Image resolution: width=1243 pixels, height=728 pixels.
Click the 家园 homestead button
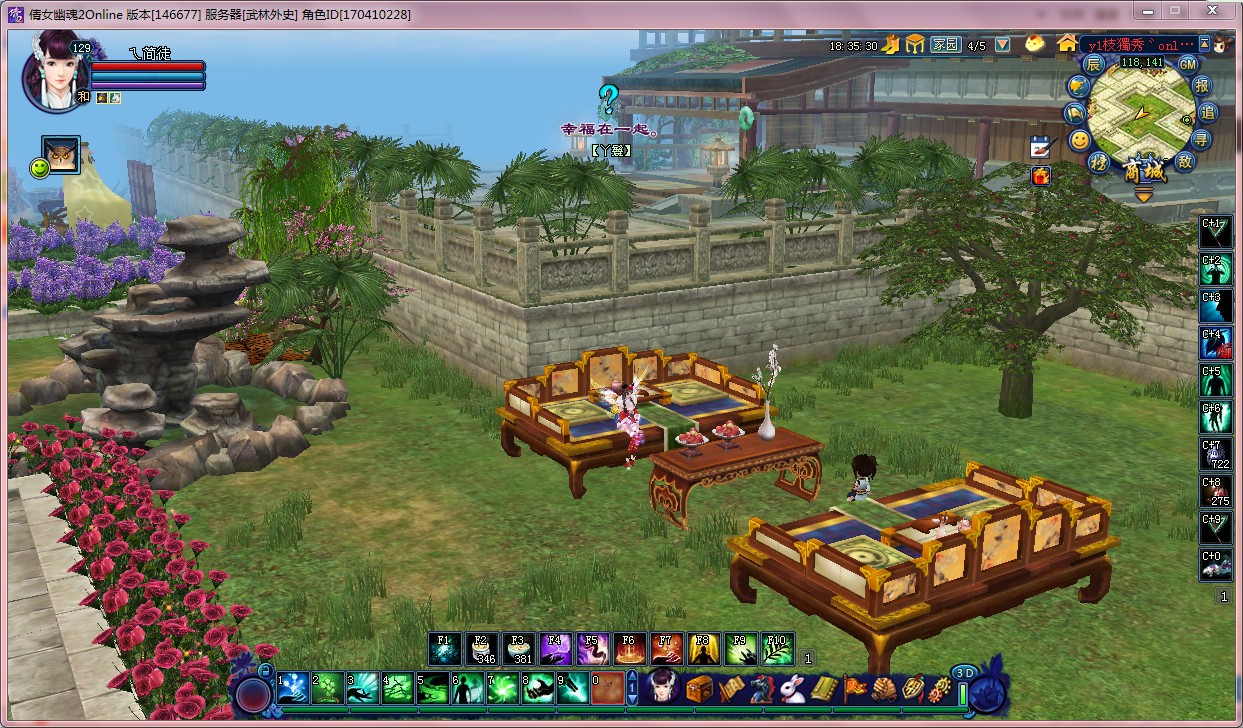[x=945, y=45]
